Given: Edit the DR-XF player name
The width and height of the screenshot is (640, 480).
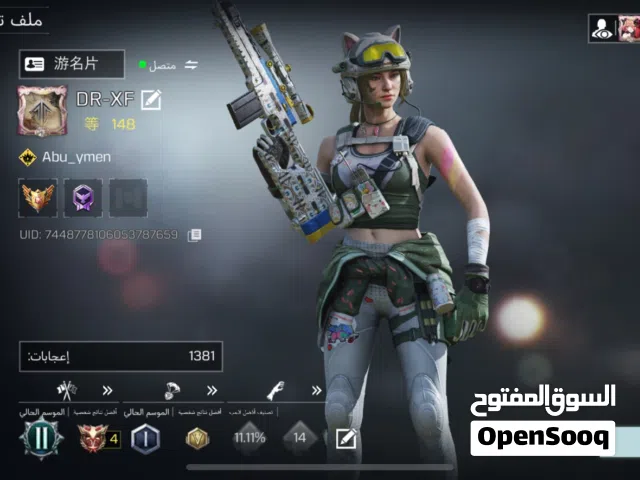Looking at the screenshot, I should pos(151,99).
